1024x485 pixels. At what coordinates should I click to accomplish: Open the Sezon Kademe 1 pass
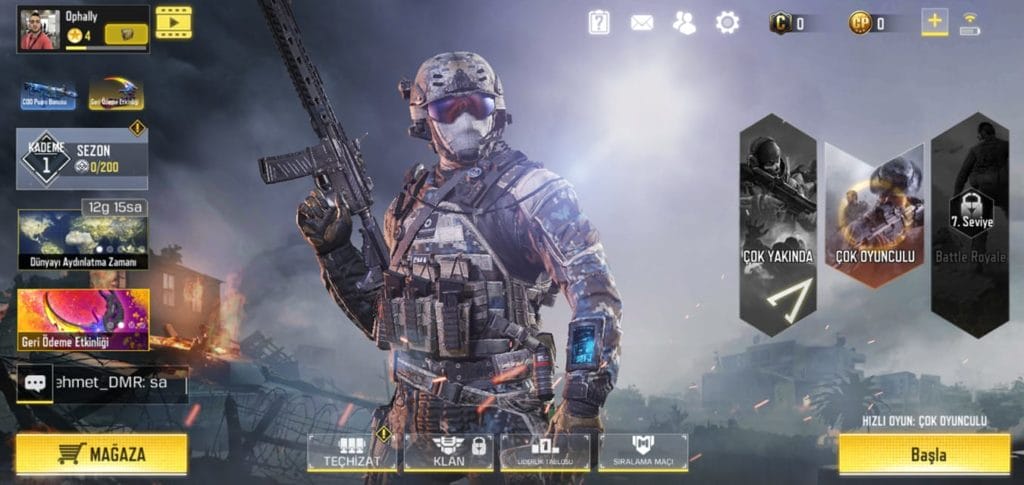tap(82, 158)
